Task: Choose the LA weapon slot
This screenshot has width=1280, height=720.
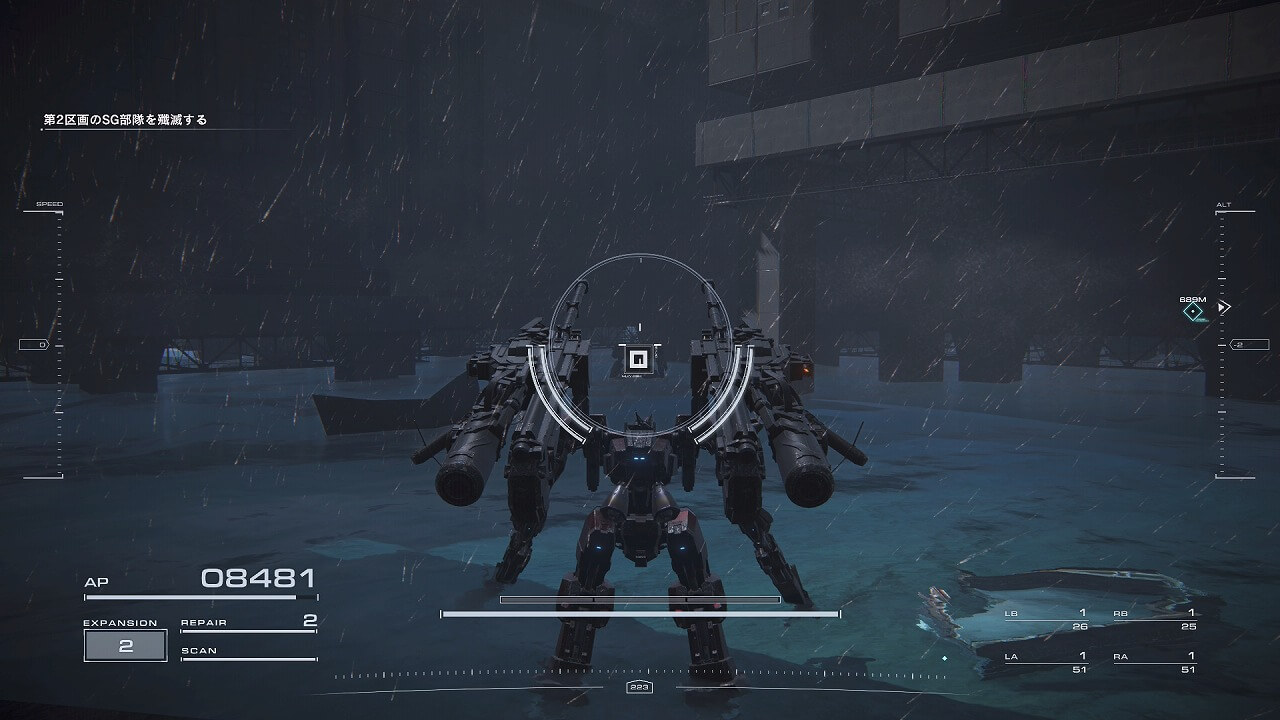Action: click(1046, 662)
